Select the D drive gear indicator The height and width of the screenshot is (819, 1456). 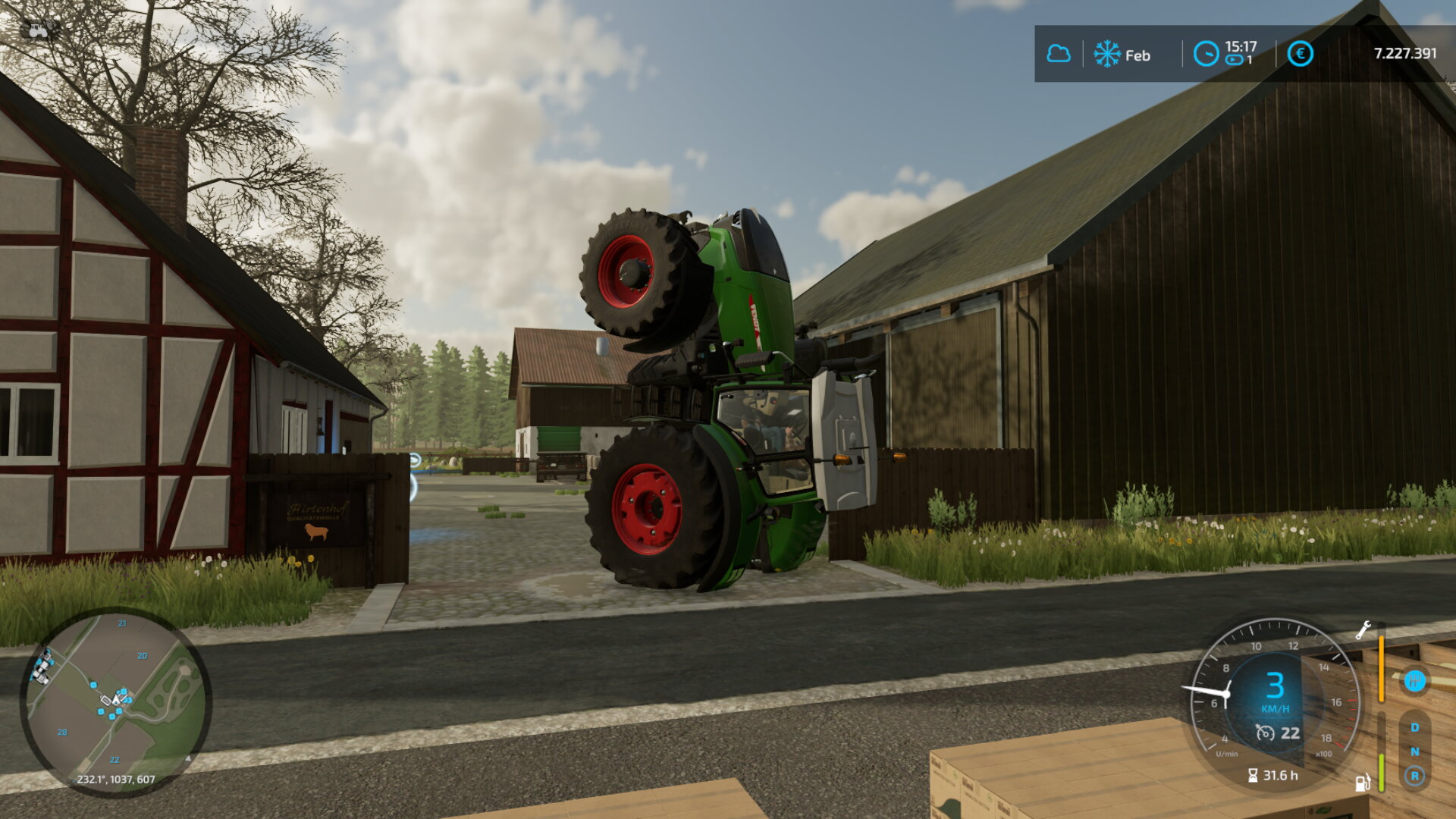coord(1414,727)
